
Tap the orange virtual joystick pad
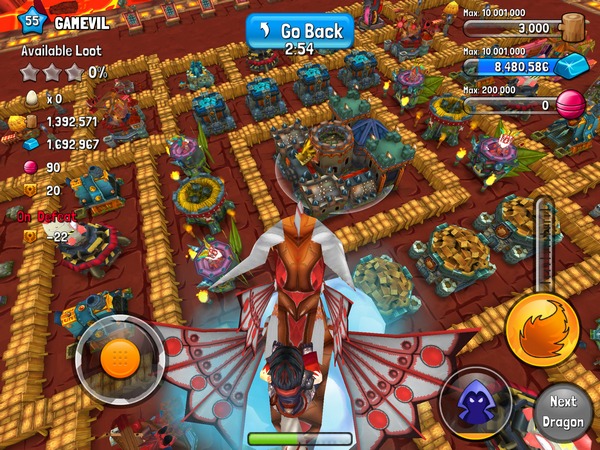click(x=118, y=356)
